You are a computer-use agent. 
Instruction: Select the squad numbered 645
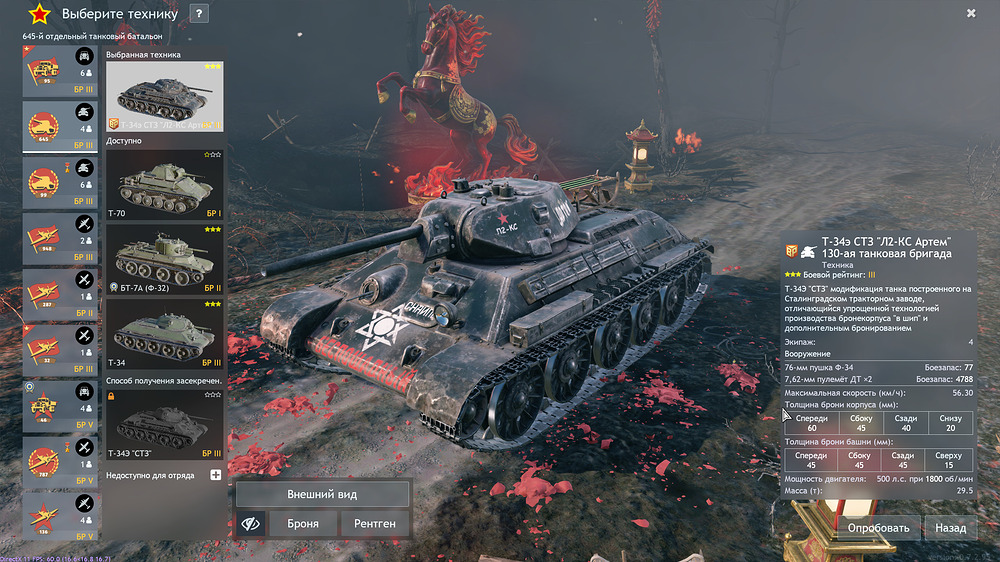pos(60,127)
